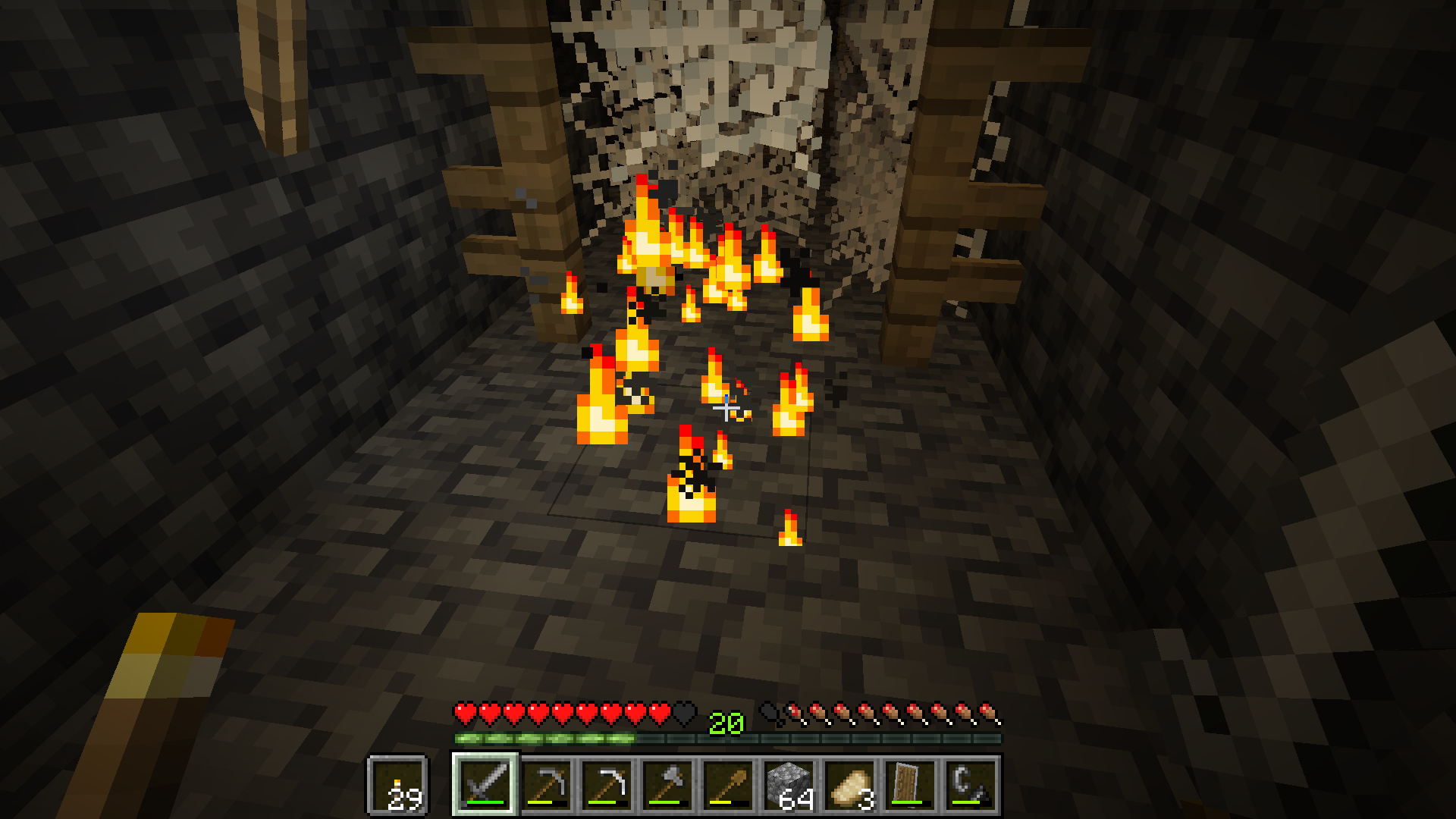Select the stone pickaxe slot
The image size is (1456, 819).
(x=546, y=785)
